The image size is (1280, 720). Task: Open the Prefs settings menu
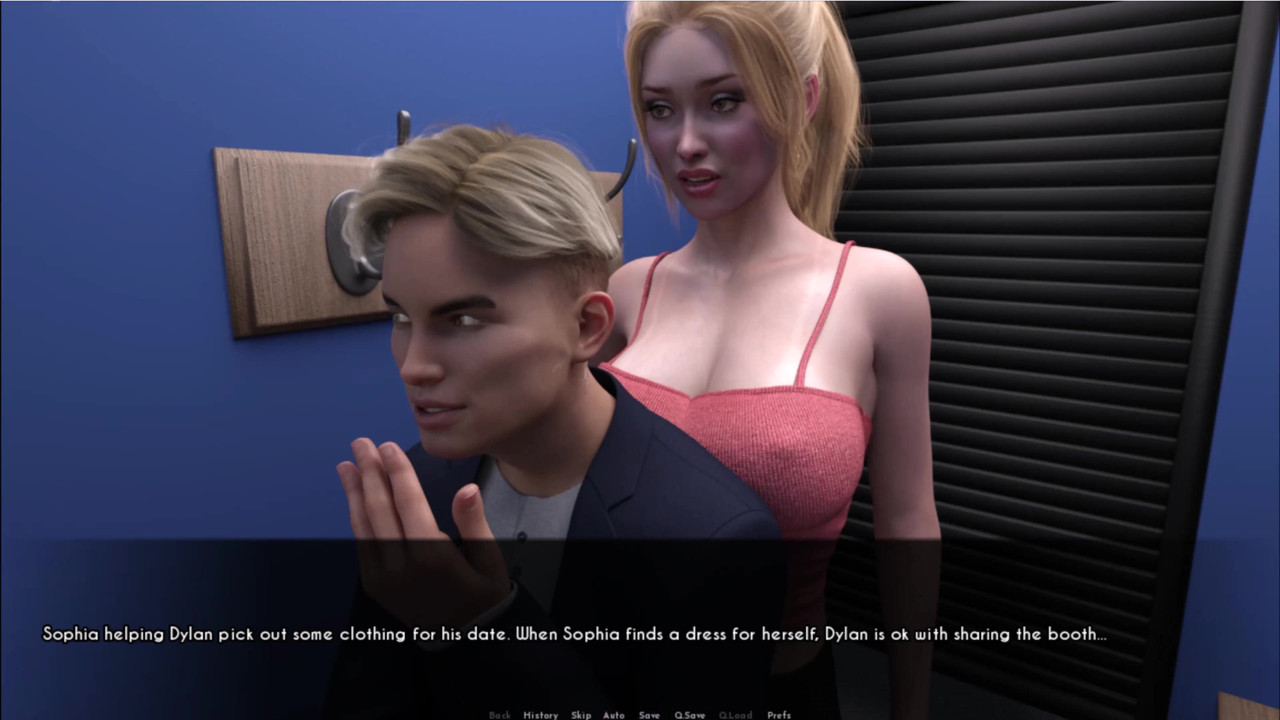[x=779, y=715]
